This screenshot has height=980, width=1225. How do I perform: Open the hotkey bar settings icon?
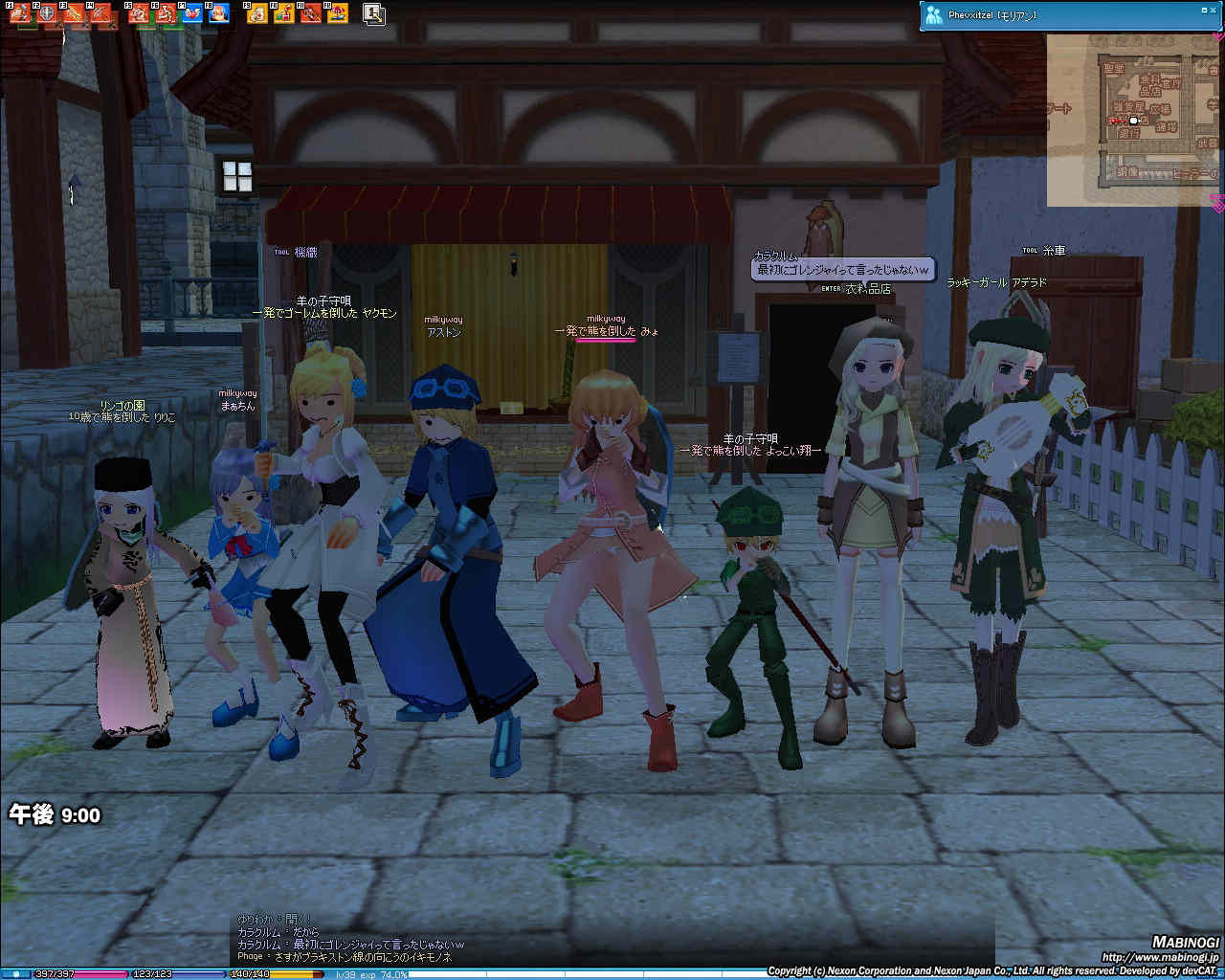[374, 13]
